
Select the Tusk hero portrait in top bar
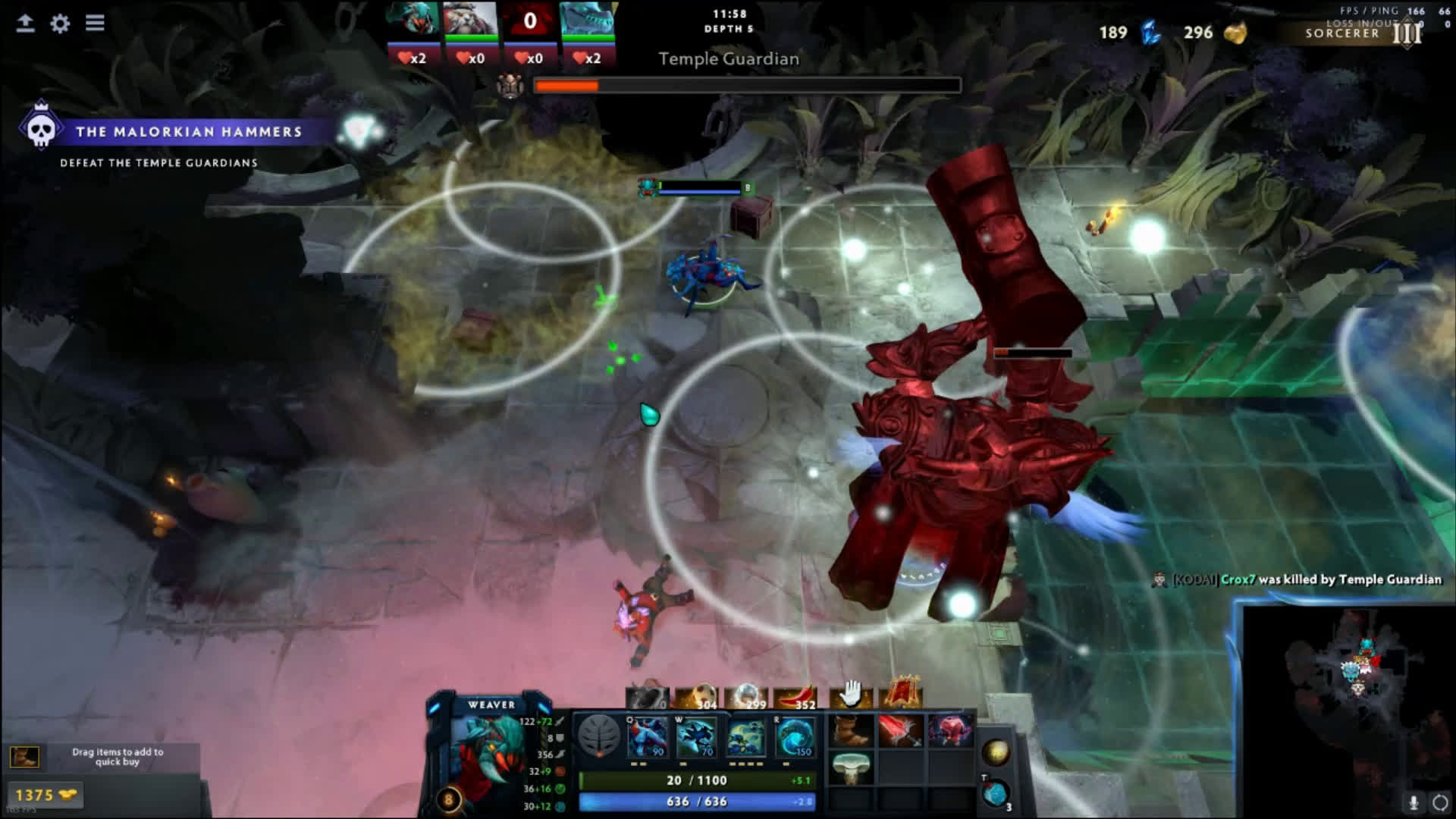(x=470, y=19)
